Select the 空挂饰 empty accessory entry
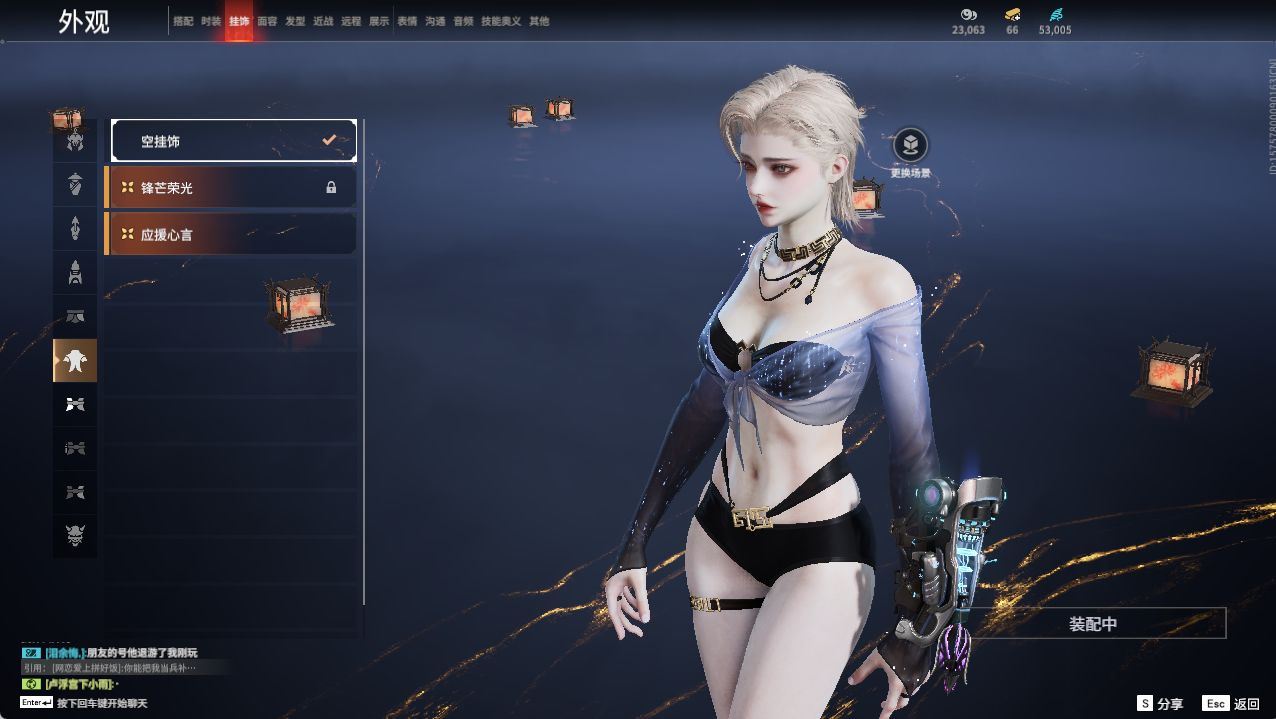The height and width of the screenshot is (719, 1276). click(x=234, y=141)
